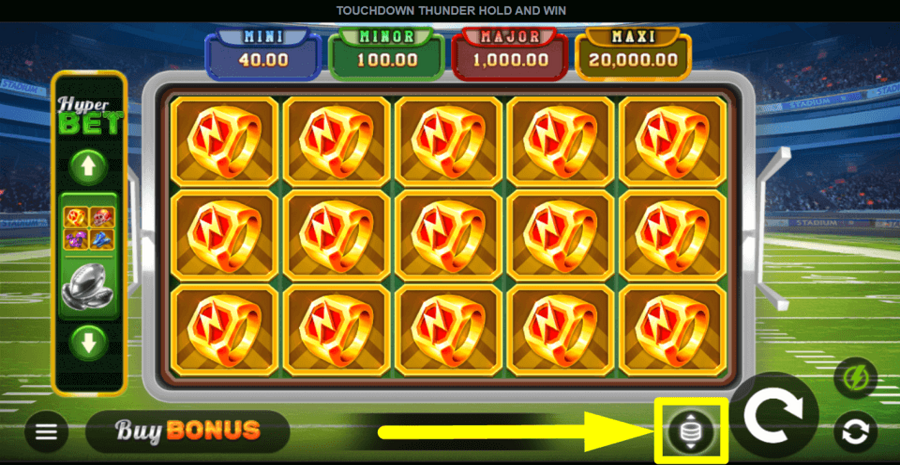Open the hamburger menu
Image resolution: width=900 pixels, height=465 pixels.
pyautogui.click(x=46, y=432)
